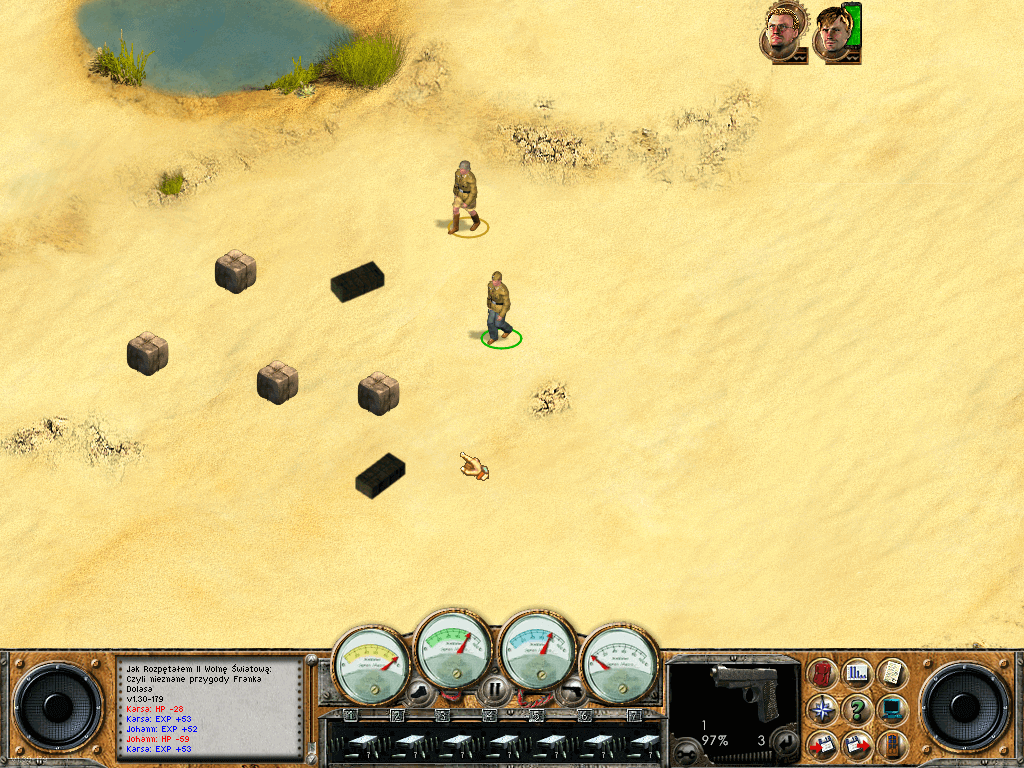Click the small pistol fire mode button
1024x768 pixels.
[572, 688]
